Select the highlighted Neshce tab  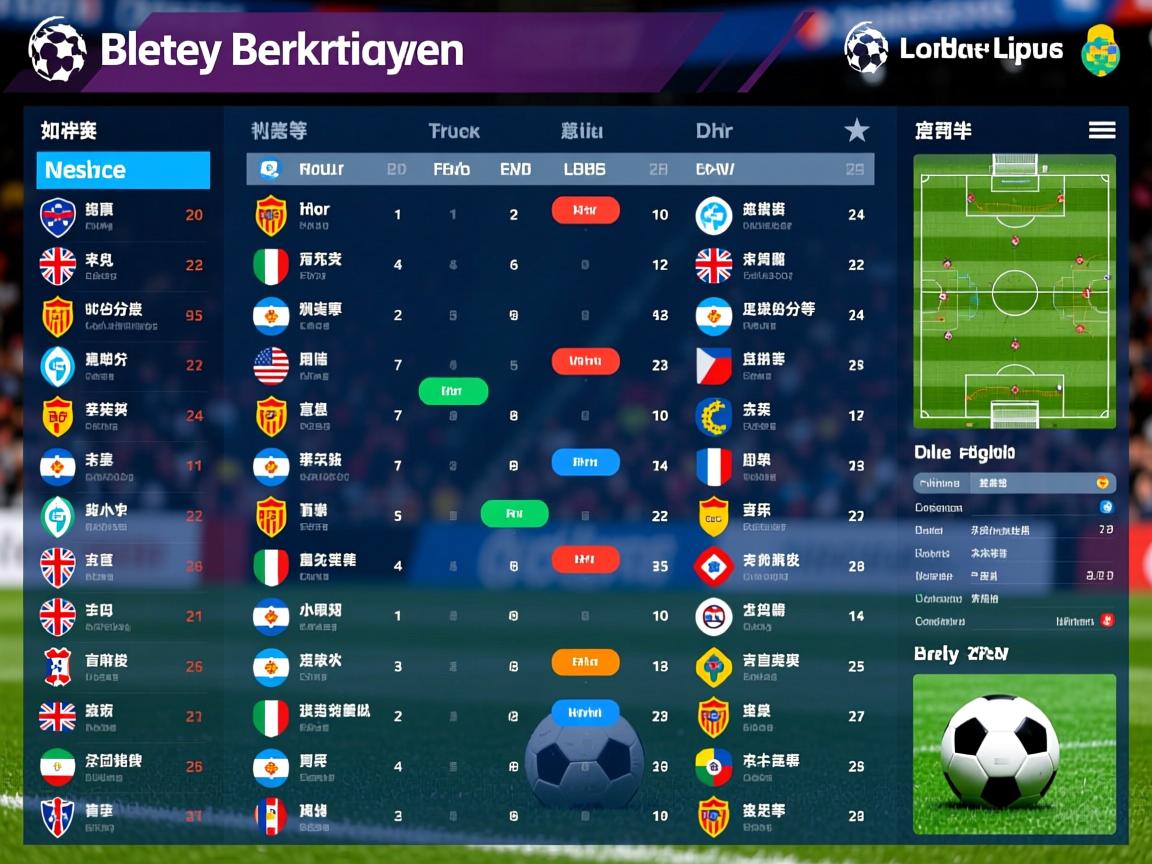coord(123,170)
